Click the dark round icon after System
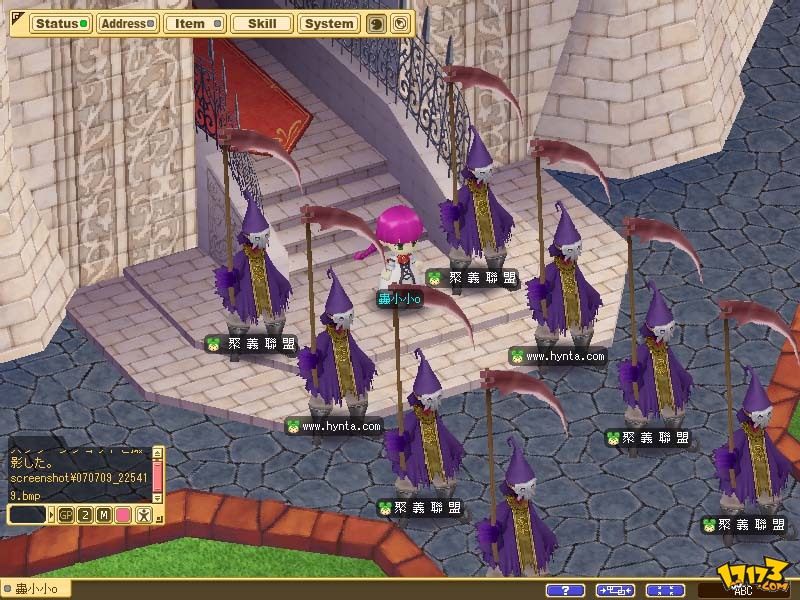Viewport: 800px width, 600px height. click(376, 23)
